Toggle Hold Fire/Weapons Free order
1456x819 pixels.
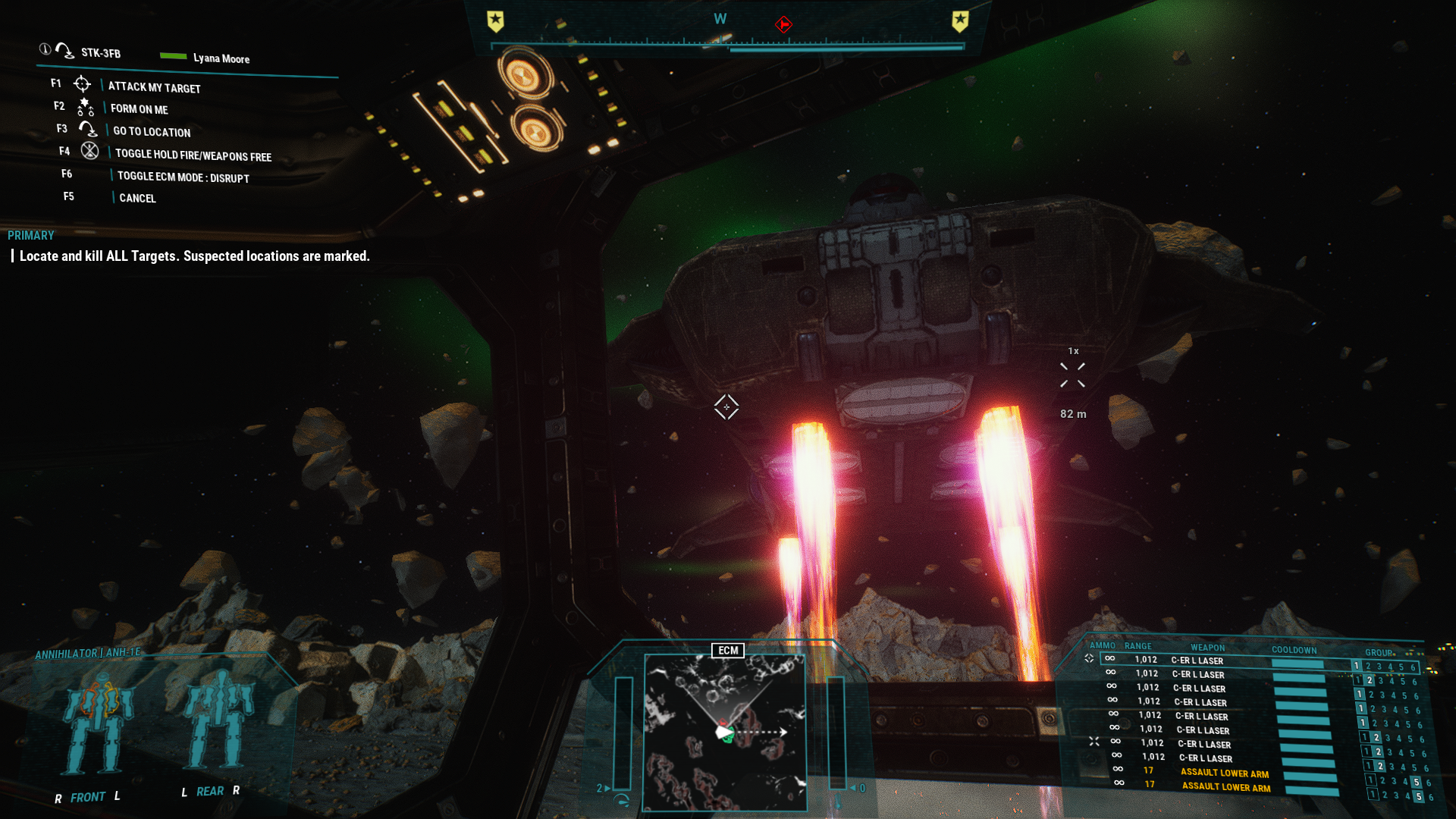(x=193, y=155)
